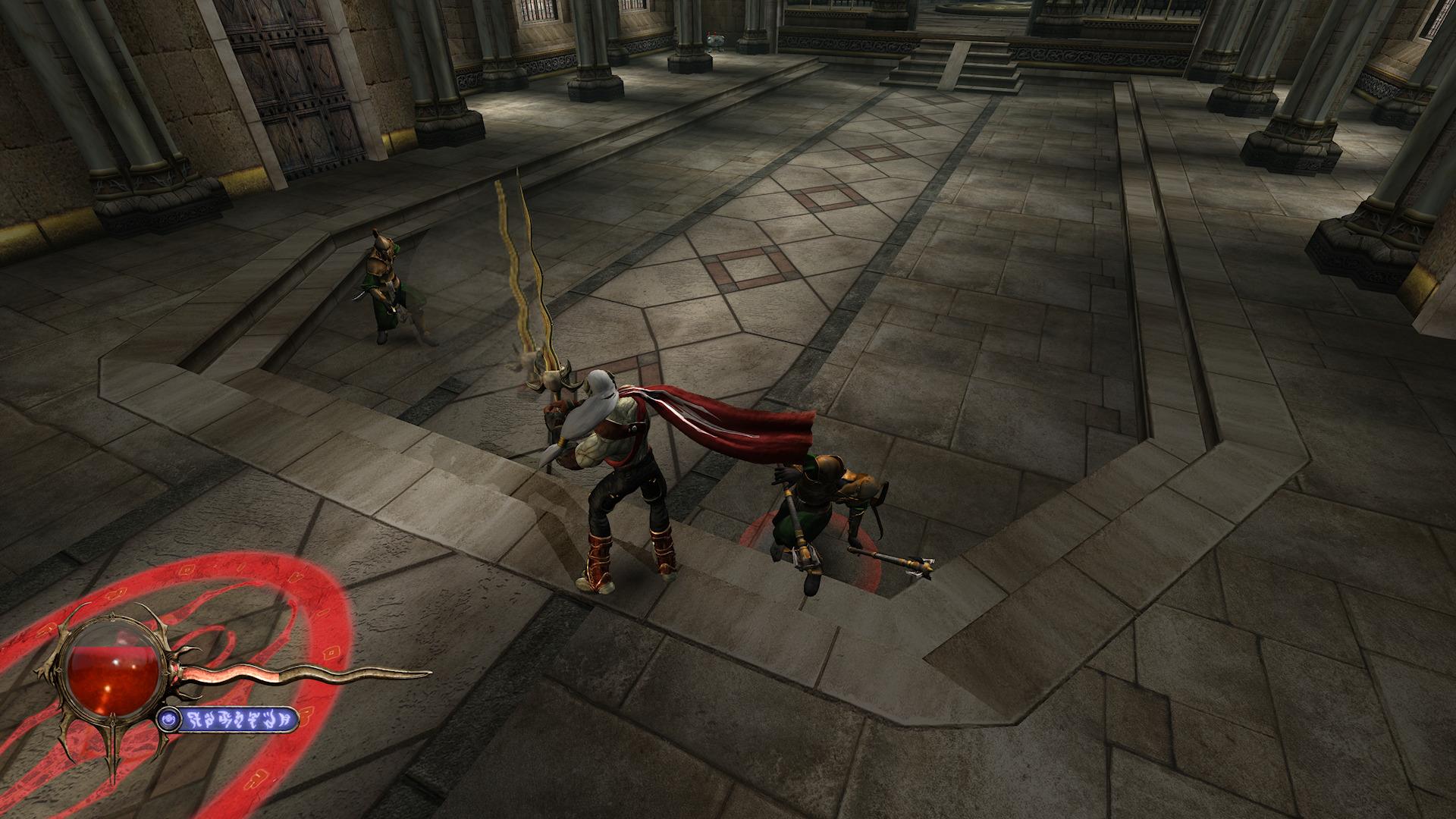The height and width of the screenshot is (819, 1456).
Task: Click the blue telekinesis rune icon
Action: click(x=169, y=719)
